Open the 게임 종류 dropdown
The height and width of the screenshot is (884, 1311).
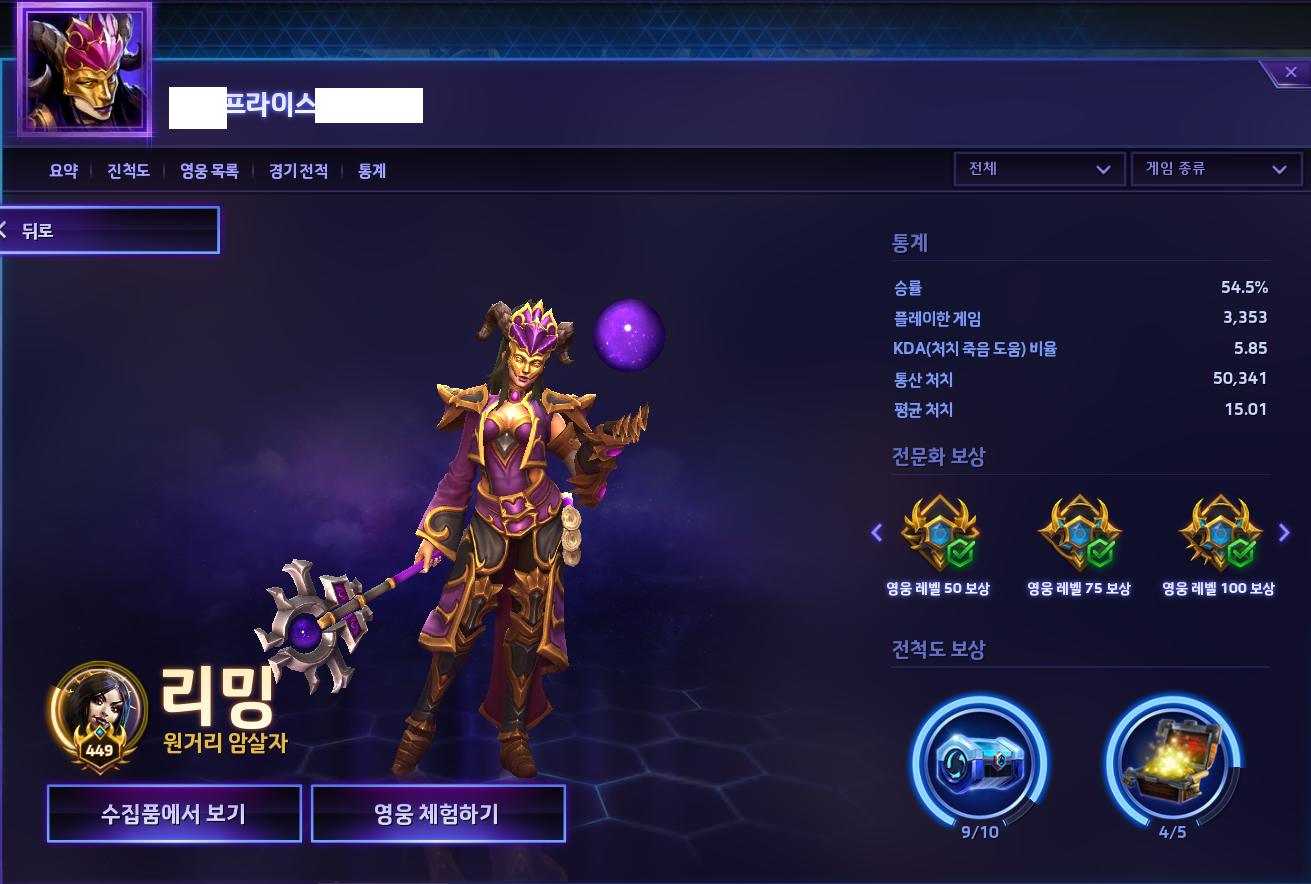pos(1216,169)
